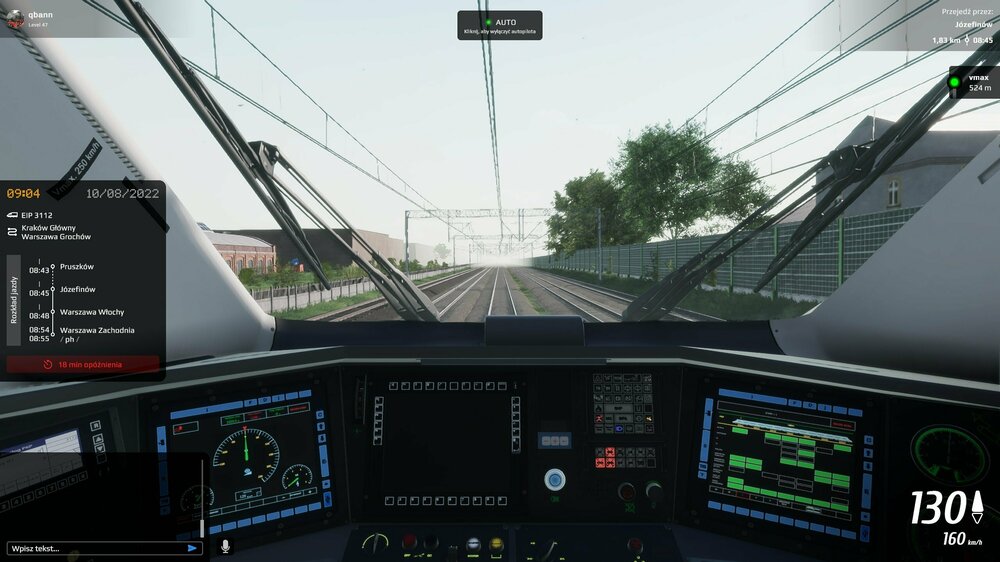The height and width of the screenshot is (562, 1000).
Task: Select the Warszawa Włochy timetable entry
Action: (x=92, y=312)
